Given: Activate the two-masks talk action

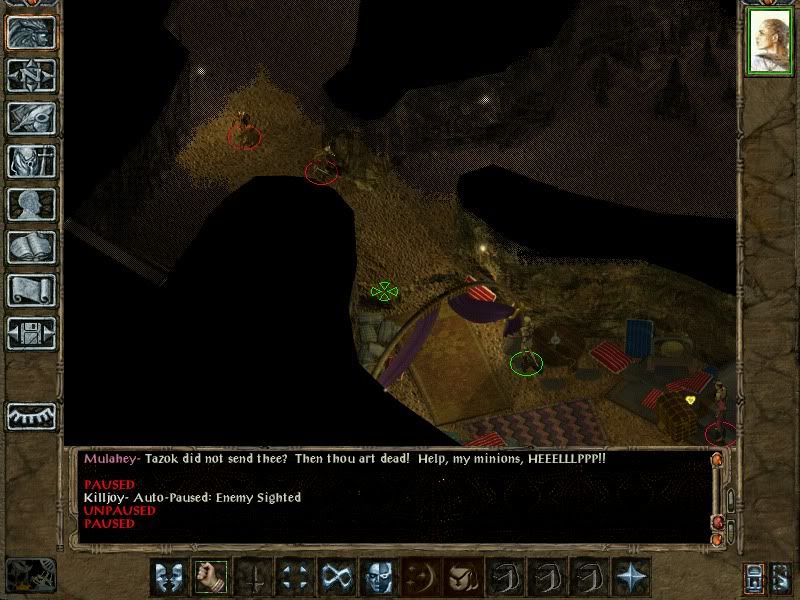Looking at the screenshot, I should [168, 577].
